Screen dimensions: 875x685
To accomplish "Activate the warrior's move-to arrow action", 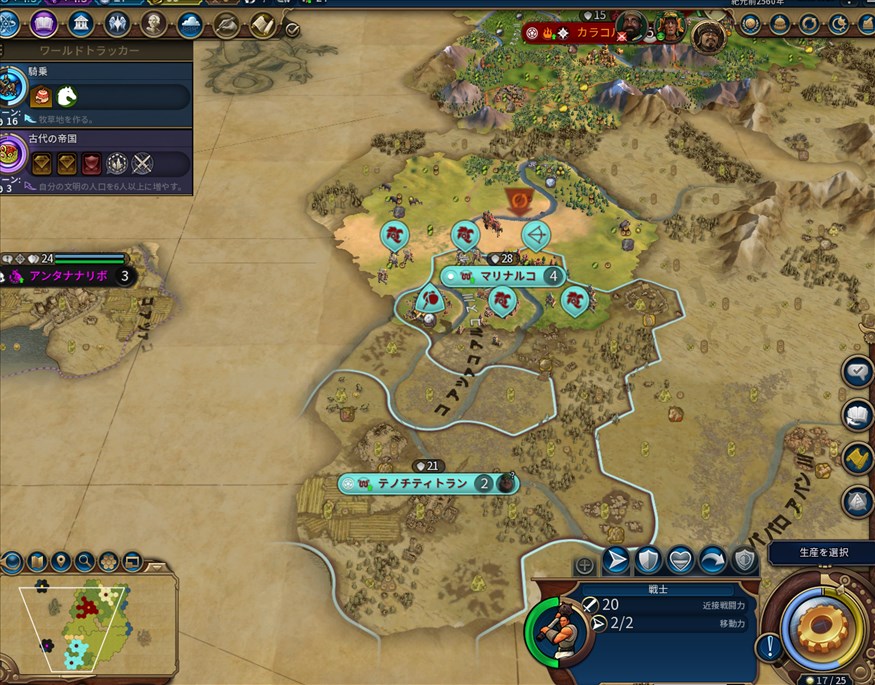I will tap(616, 561).
